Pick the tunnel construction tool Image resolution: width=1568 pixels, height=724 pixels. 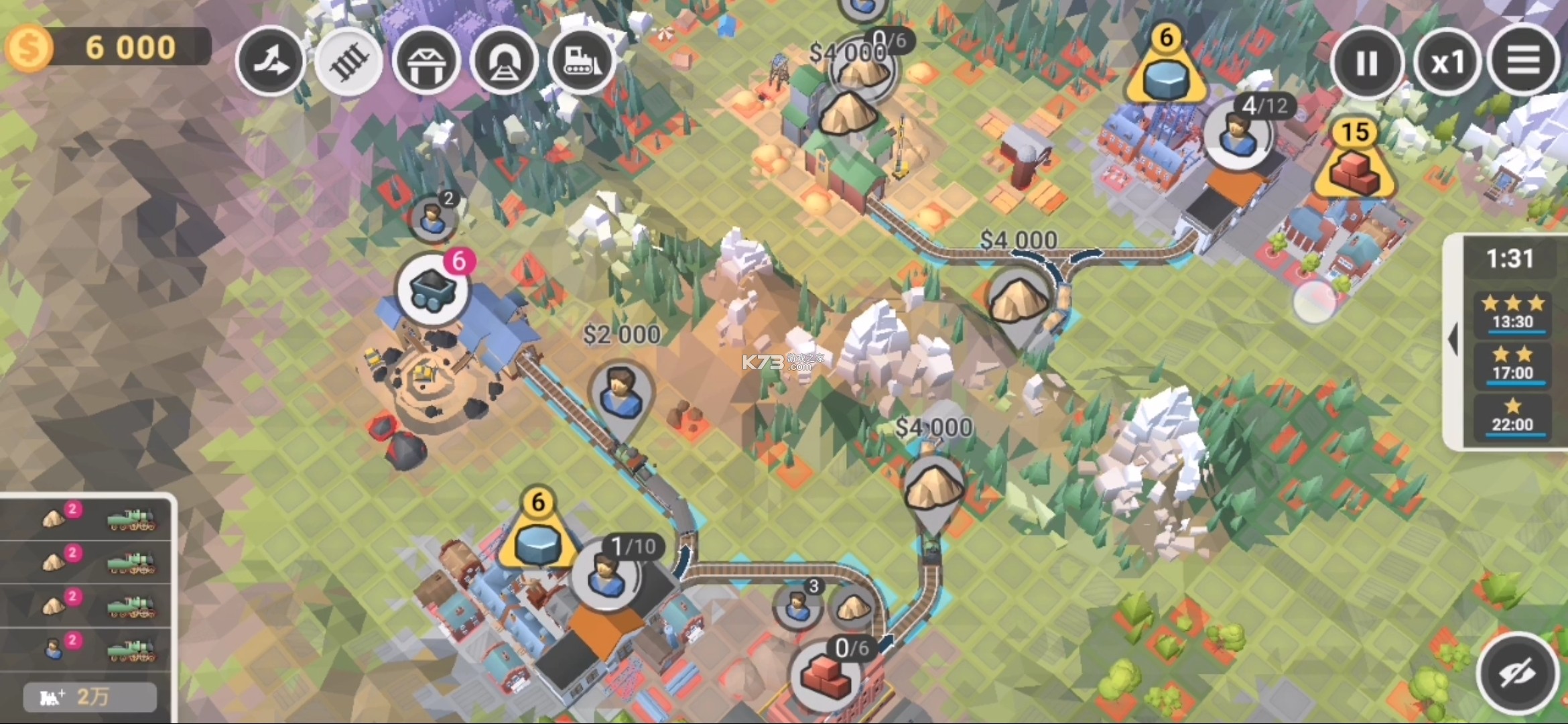tap(504, 62)
